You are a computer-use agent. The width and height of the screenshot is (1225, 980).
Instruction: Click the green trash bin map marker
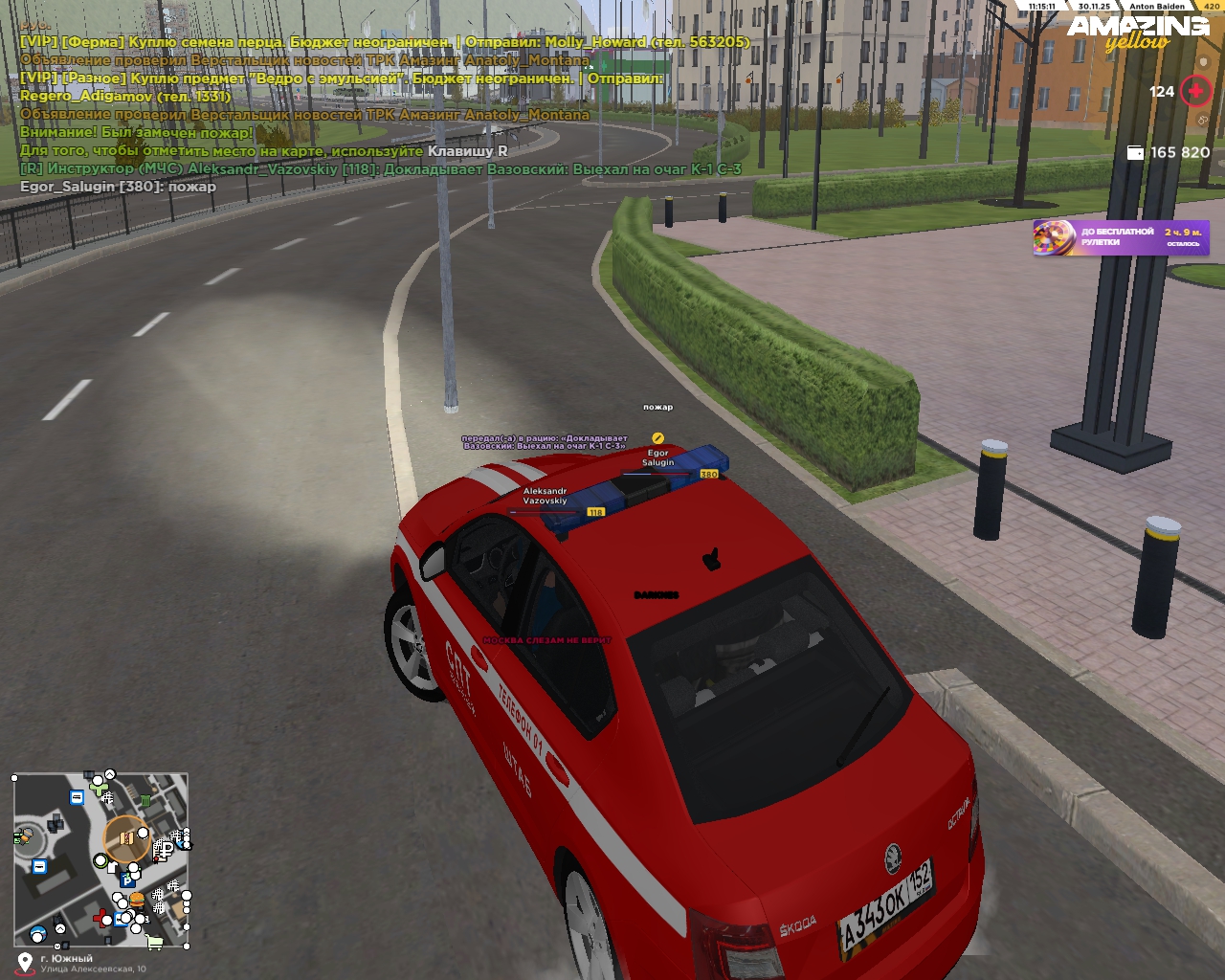coord(145,800)
